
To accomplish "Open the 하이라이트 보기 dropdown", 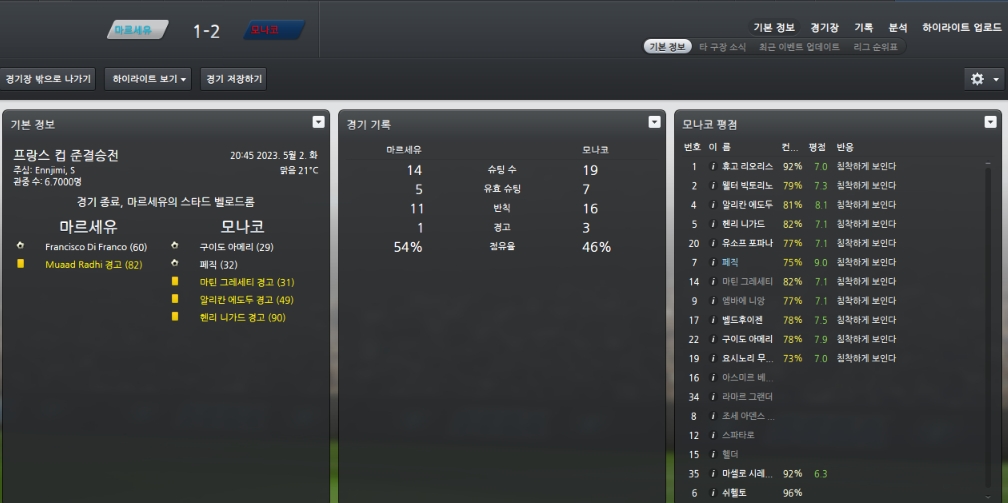I will coord(148,79).
